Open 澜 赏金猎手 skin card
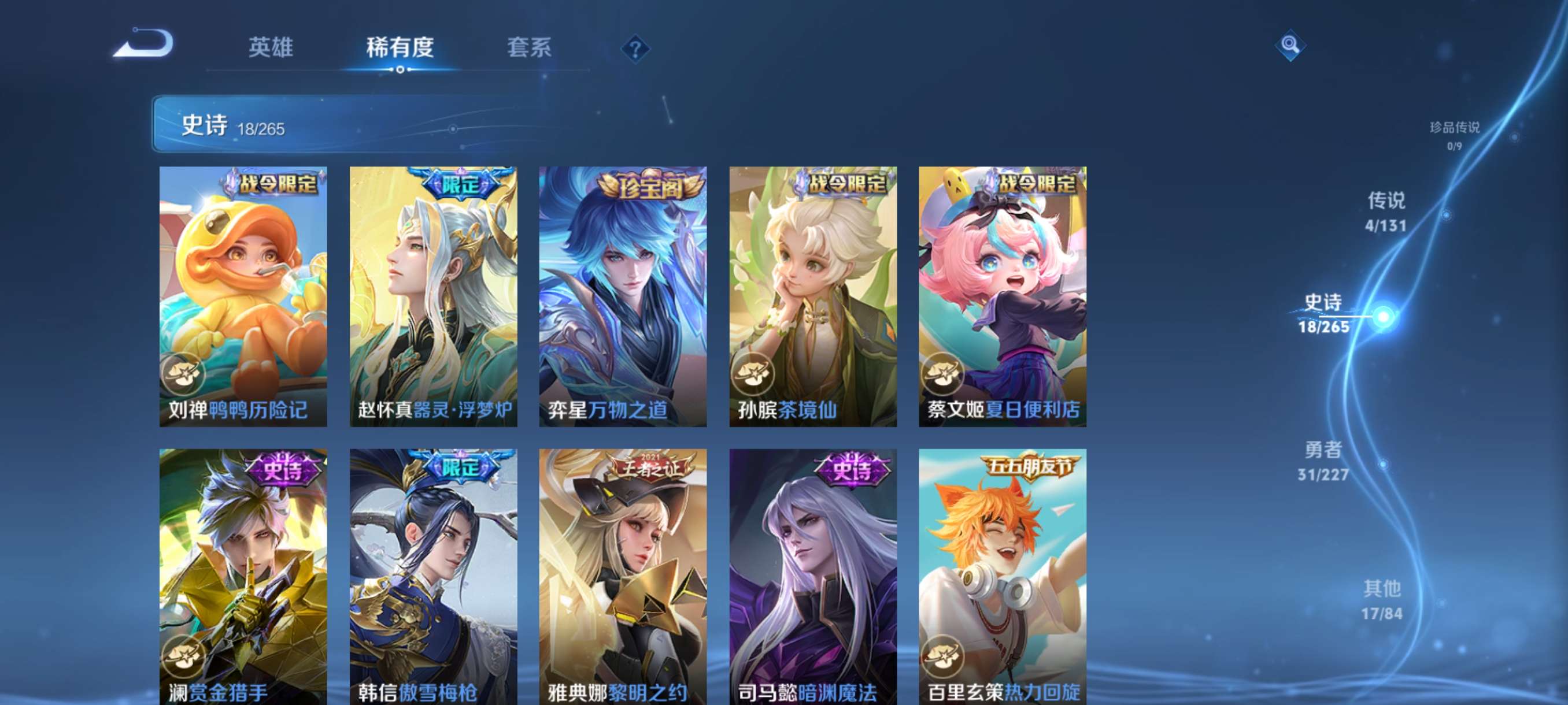Viewport: 1568px width, 705px height. (243, 576)
